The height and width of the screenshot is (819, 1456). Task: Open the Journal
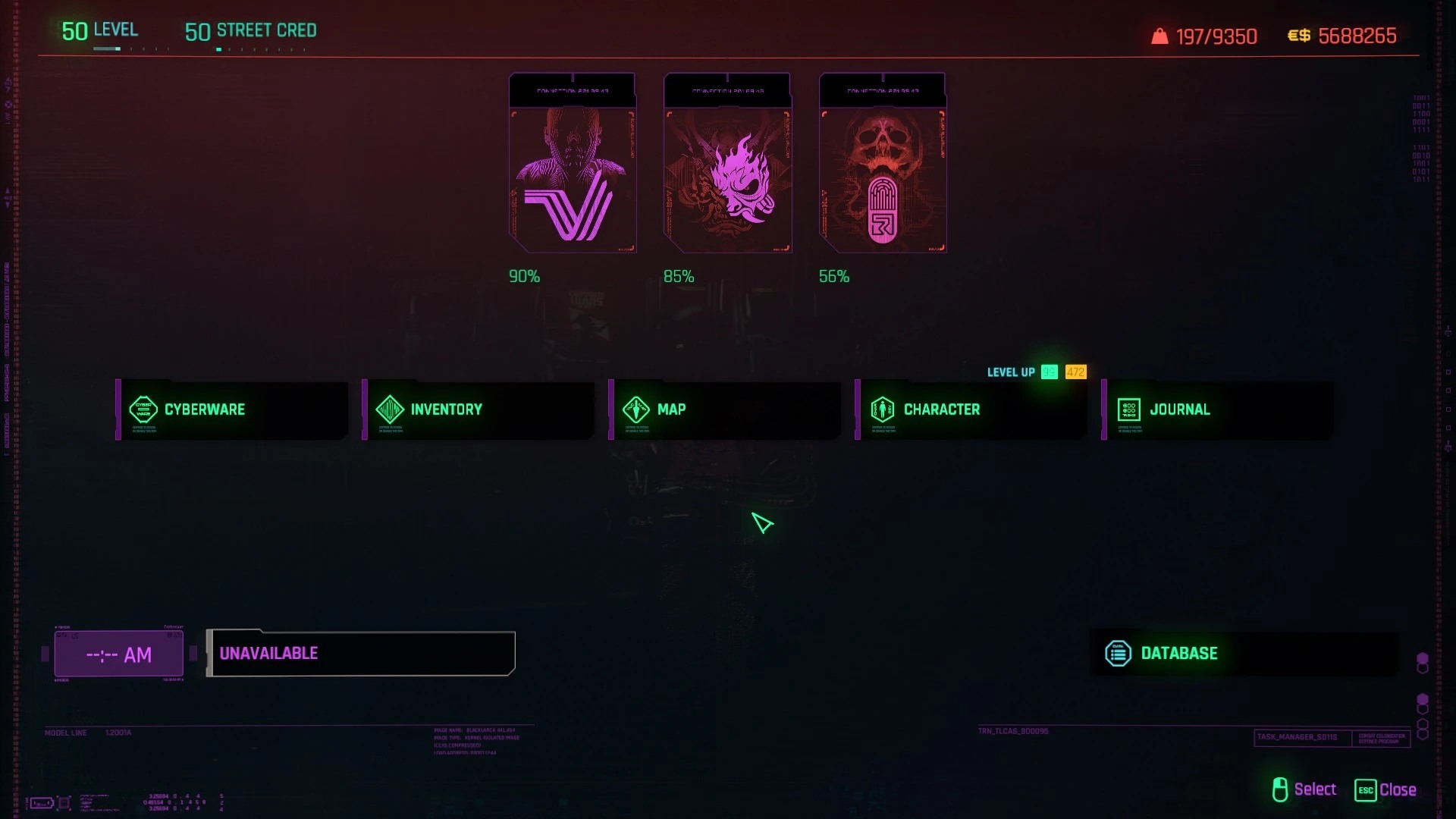[1218, 409]
